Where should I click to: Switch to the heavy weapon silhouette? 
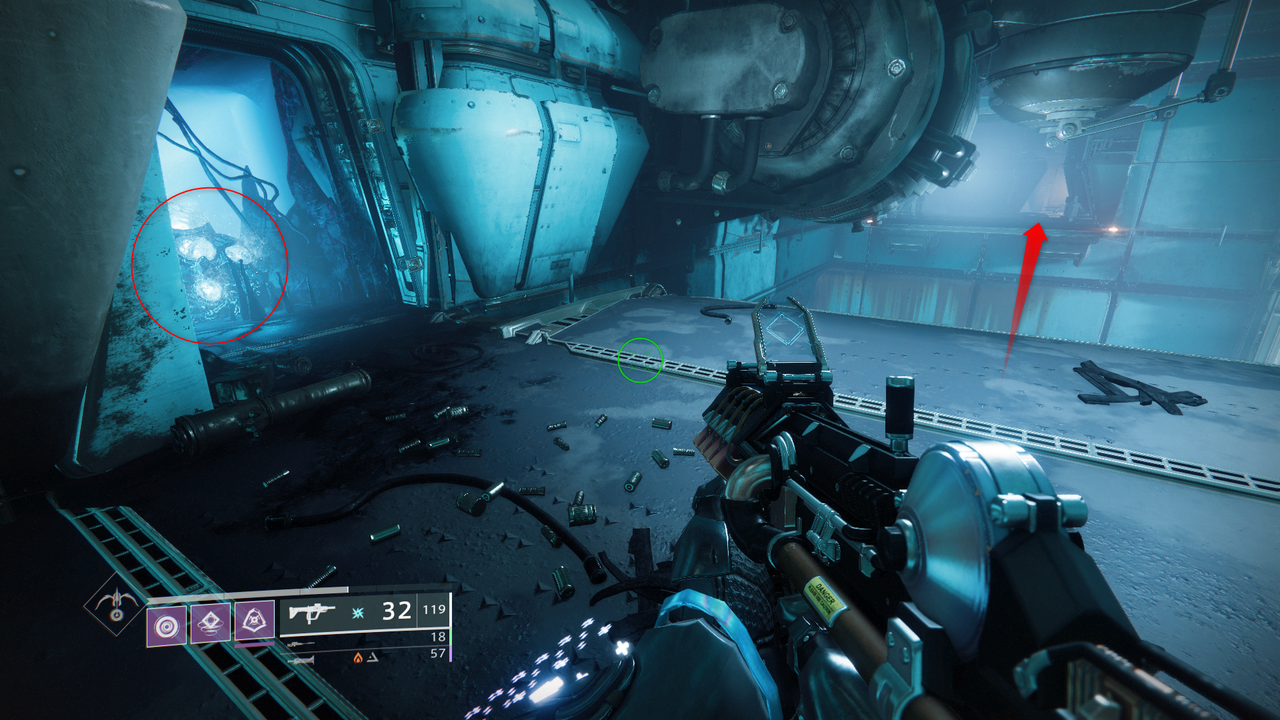coord(300,660)
